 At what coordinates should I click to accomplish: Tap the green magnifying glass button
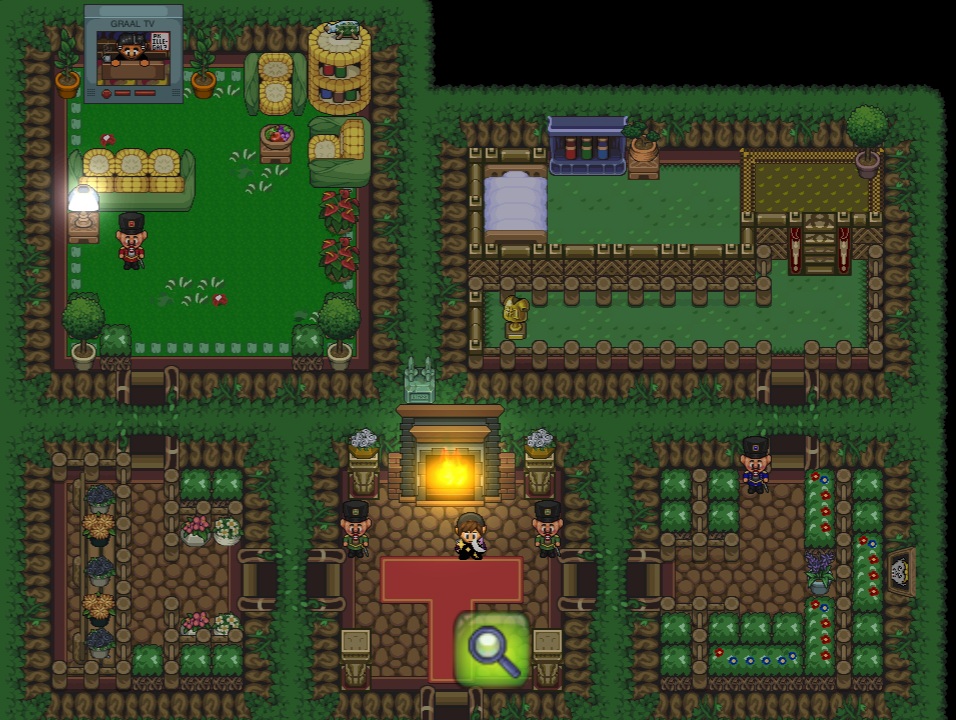pyautogui.click(x=492, y=649)
